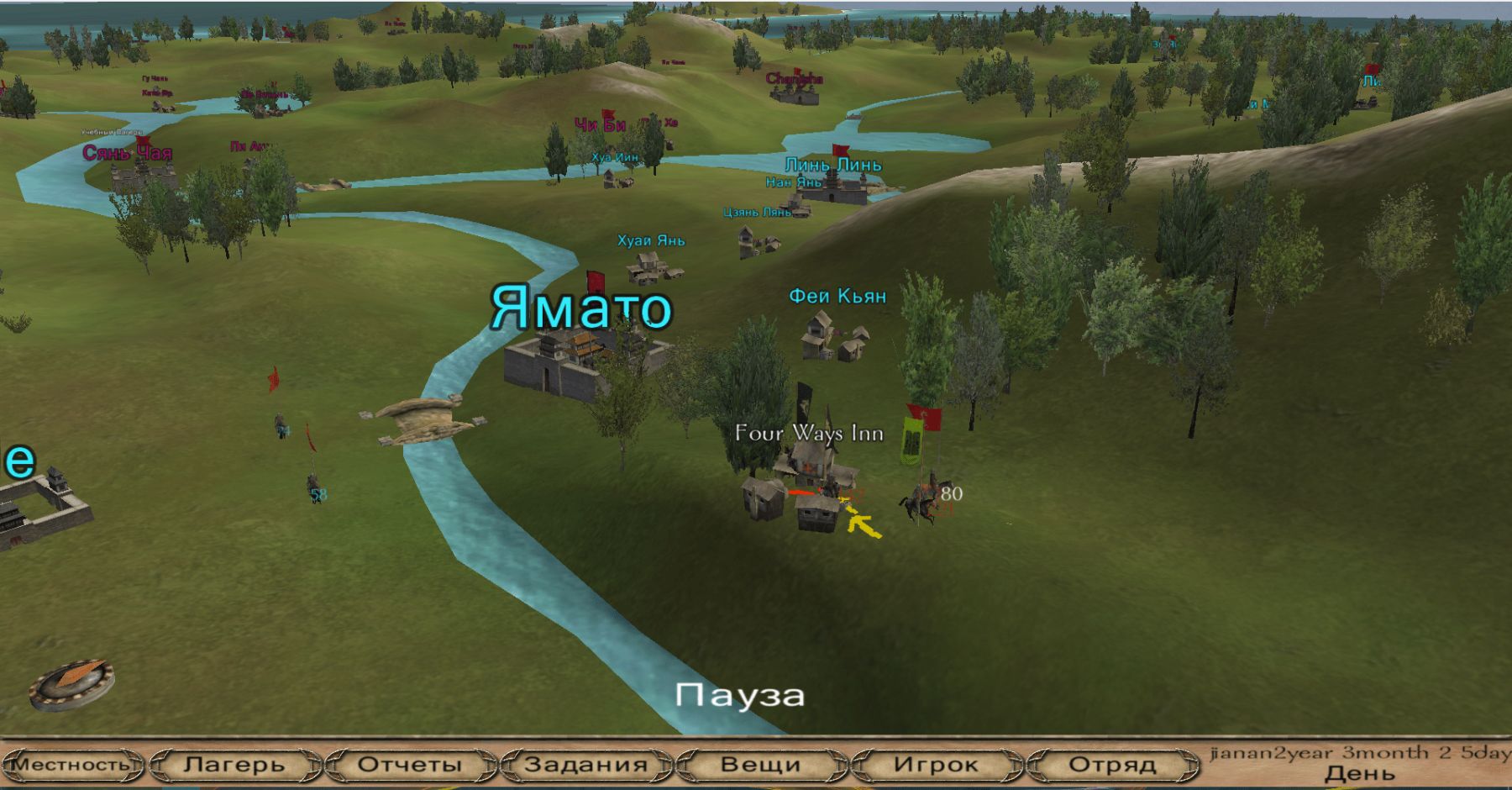Choose the Four Ways Inn map label
This screenshot has height=790, width=1512.
point(809,434)
